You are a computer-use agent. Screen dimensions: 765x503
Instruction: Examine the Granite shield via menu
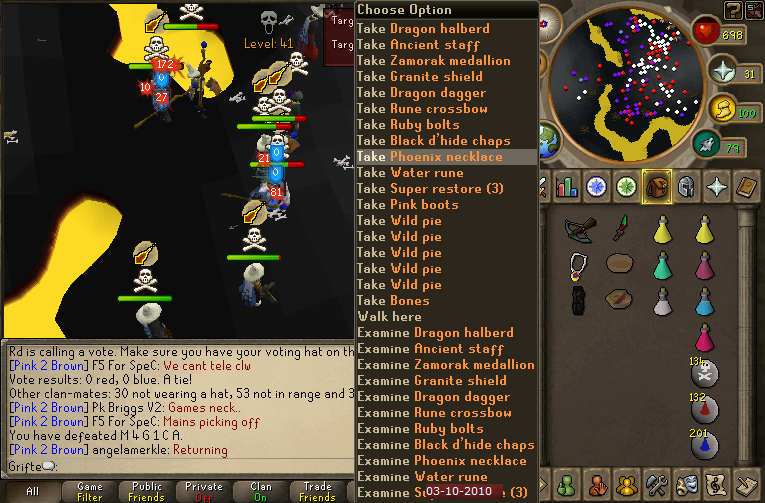click(434, 381)
